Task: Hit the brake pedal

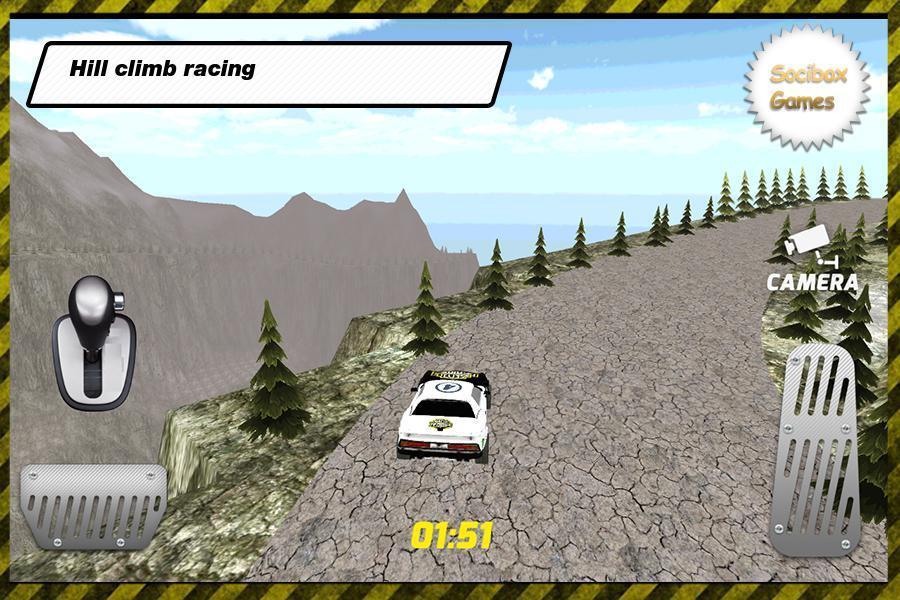Action: pyautogui.click(x=93, y=505)
